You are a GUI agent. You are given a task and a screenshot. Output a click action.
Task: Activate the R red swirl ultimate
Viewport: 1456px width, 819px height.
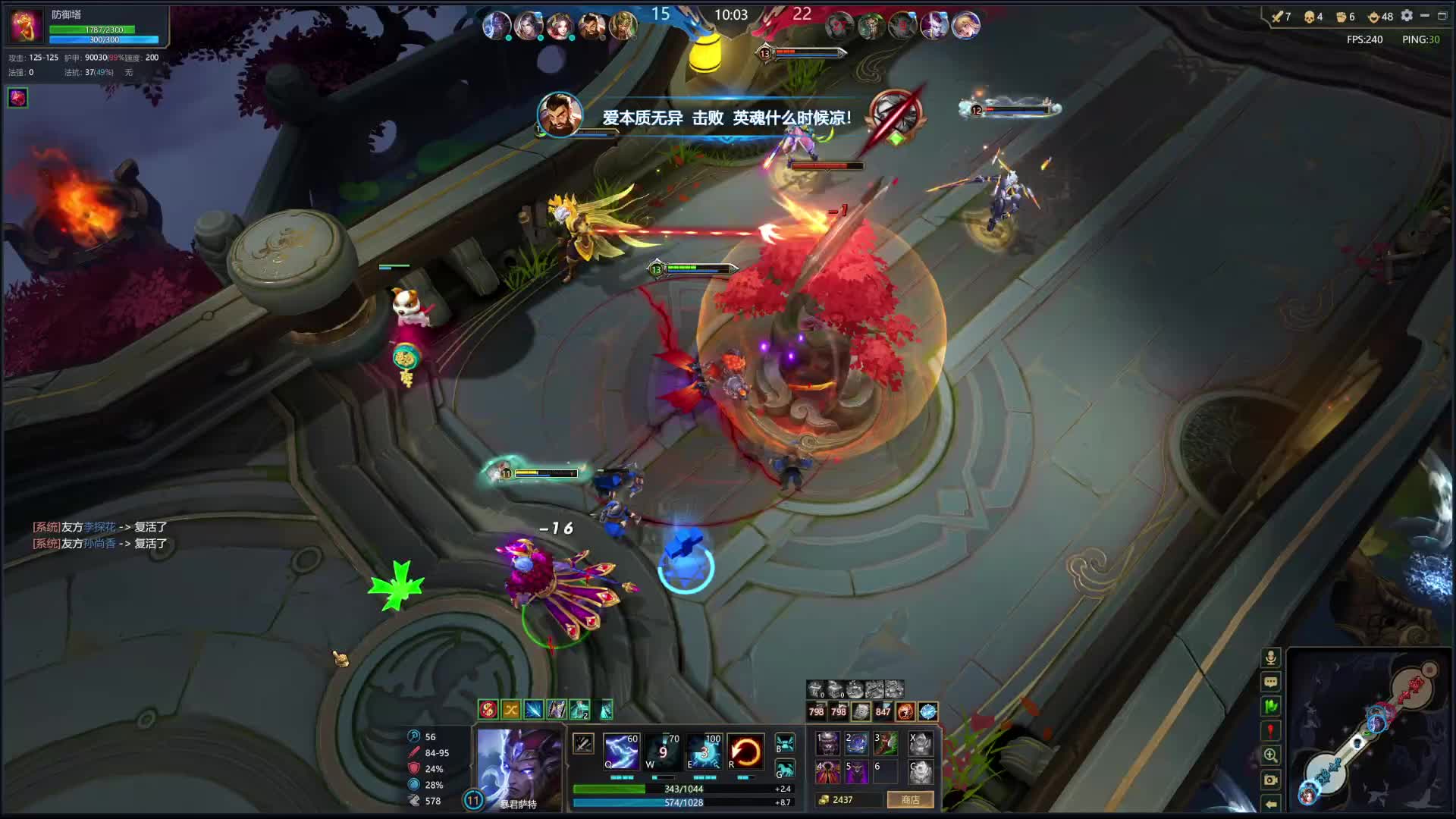pos(745,751)
